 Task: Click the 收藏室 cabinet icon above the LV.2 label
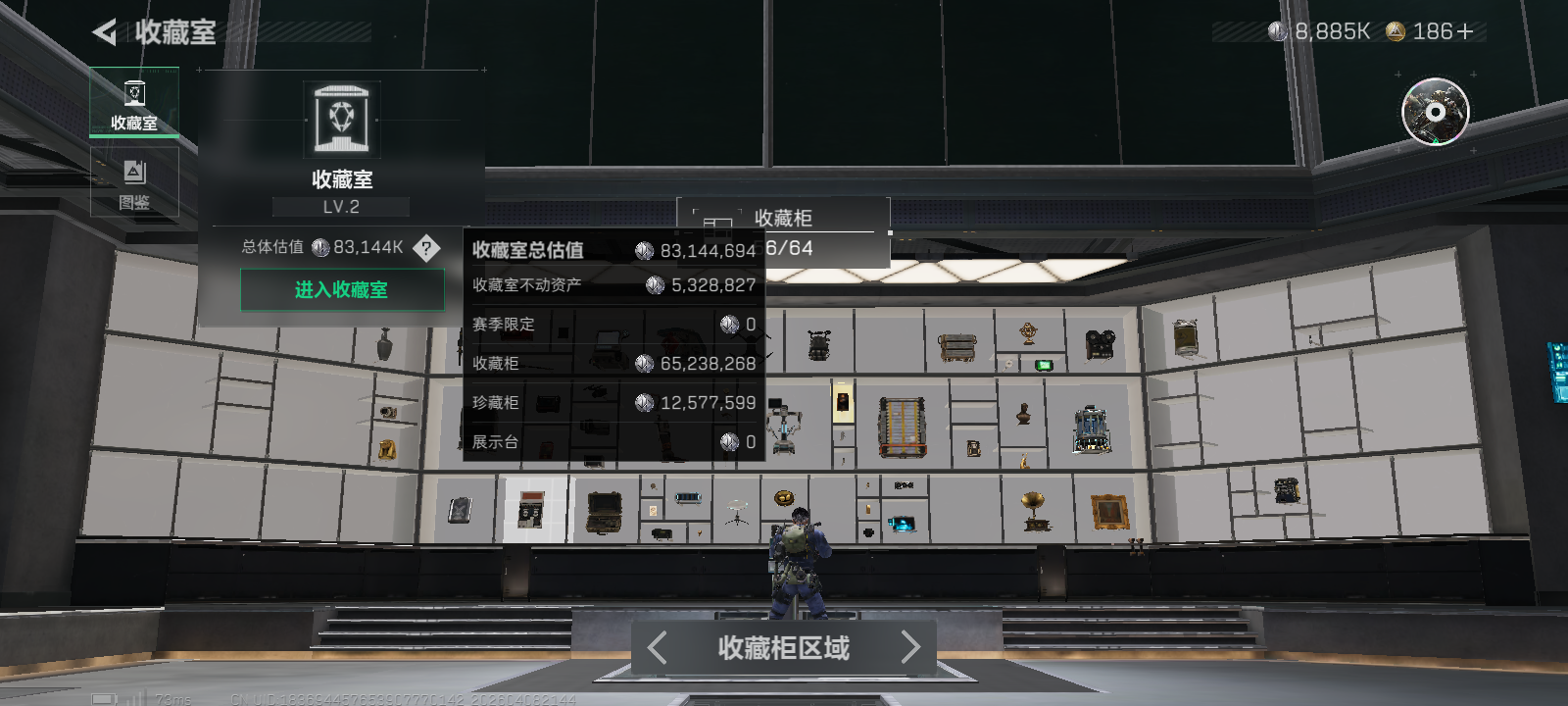click(x=342, y=118)
